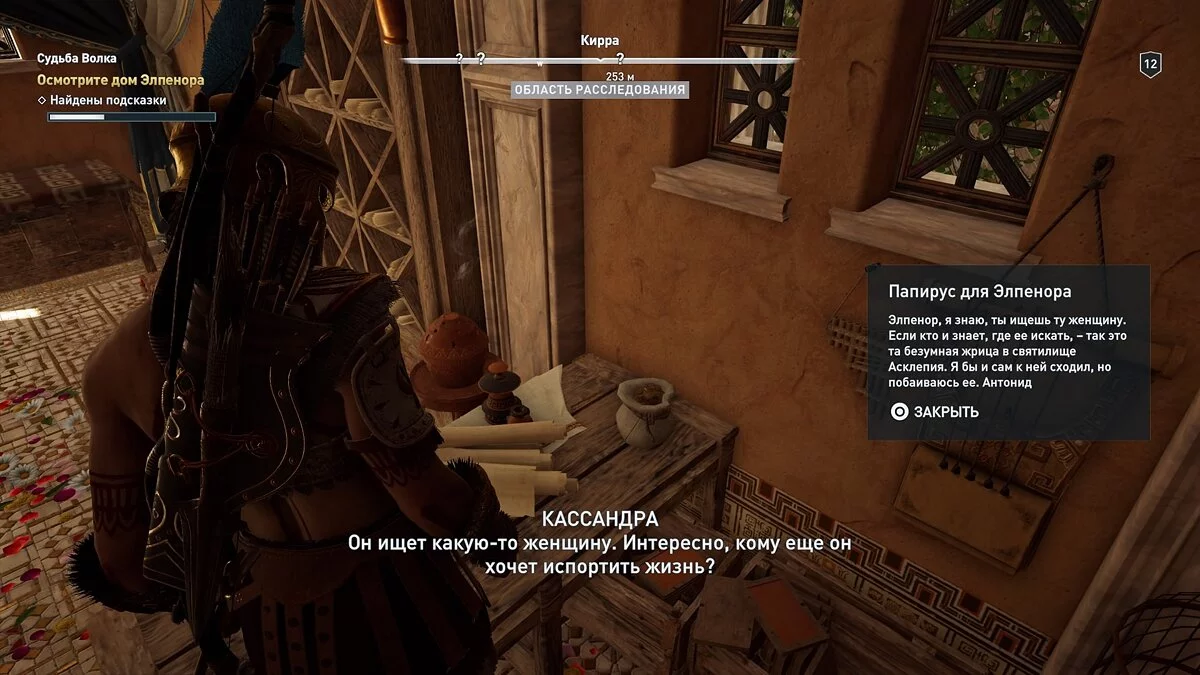The image size is (1200, 675).
Task: Click the level 12 shield badge
Action: 1150,65
